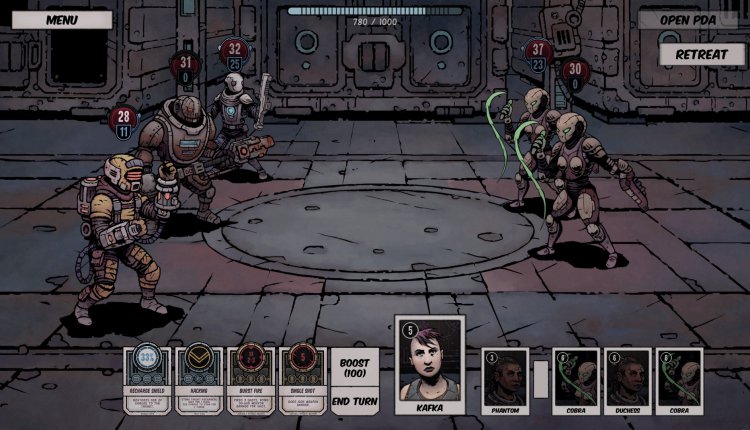Image resolution: width=750 pixels, height=430 pixels.
Task: Select the Recharge Shield ability card
Action: pos(147,380)
